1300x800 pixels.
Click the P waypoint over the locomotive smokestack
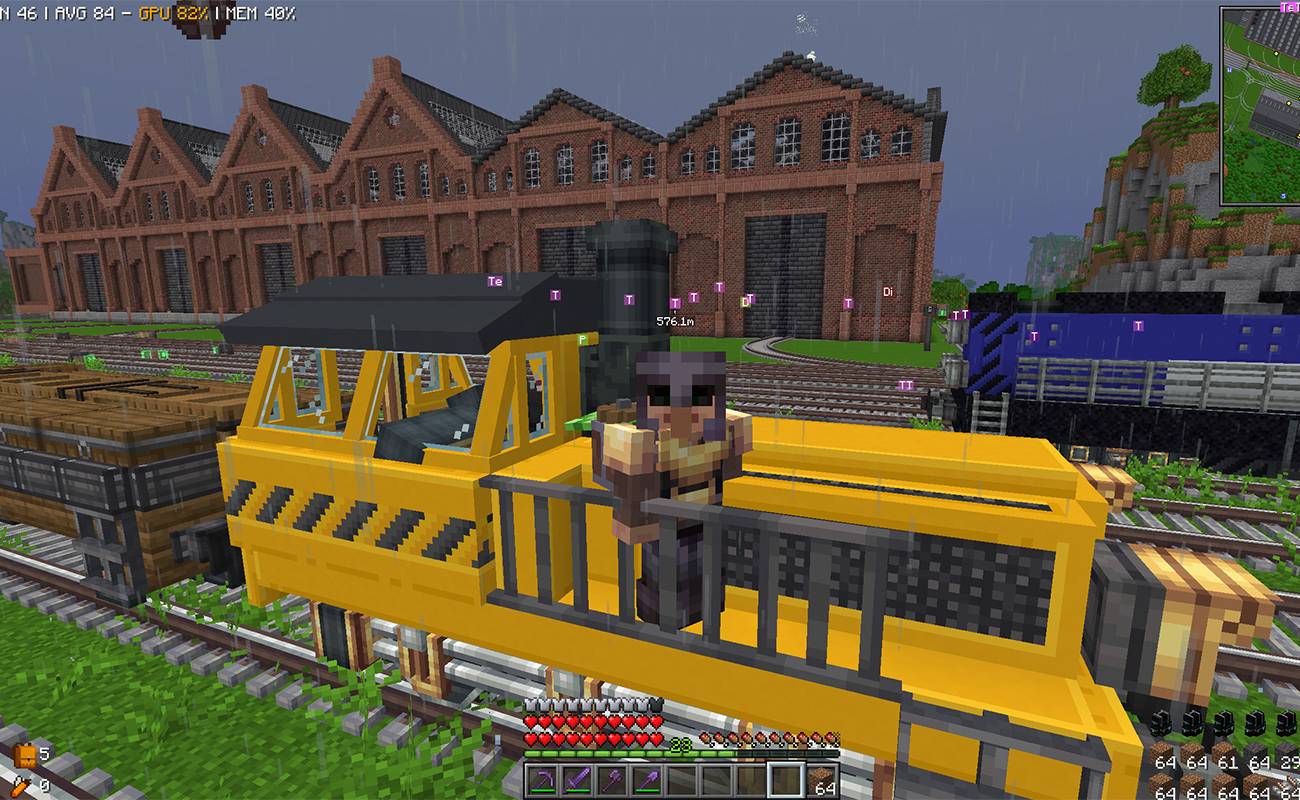(582, 340)
